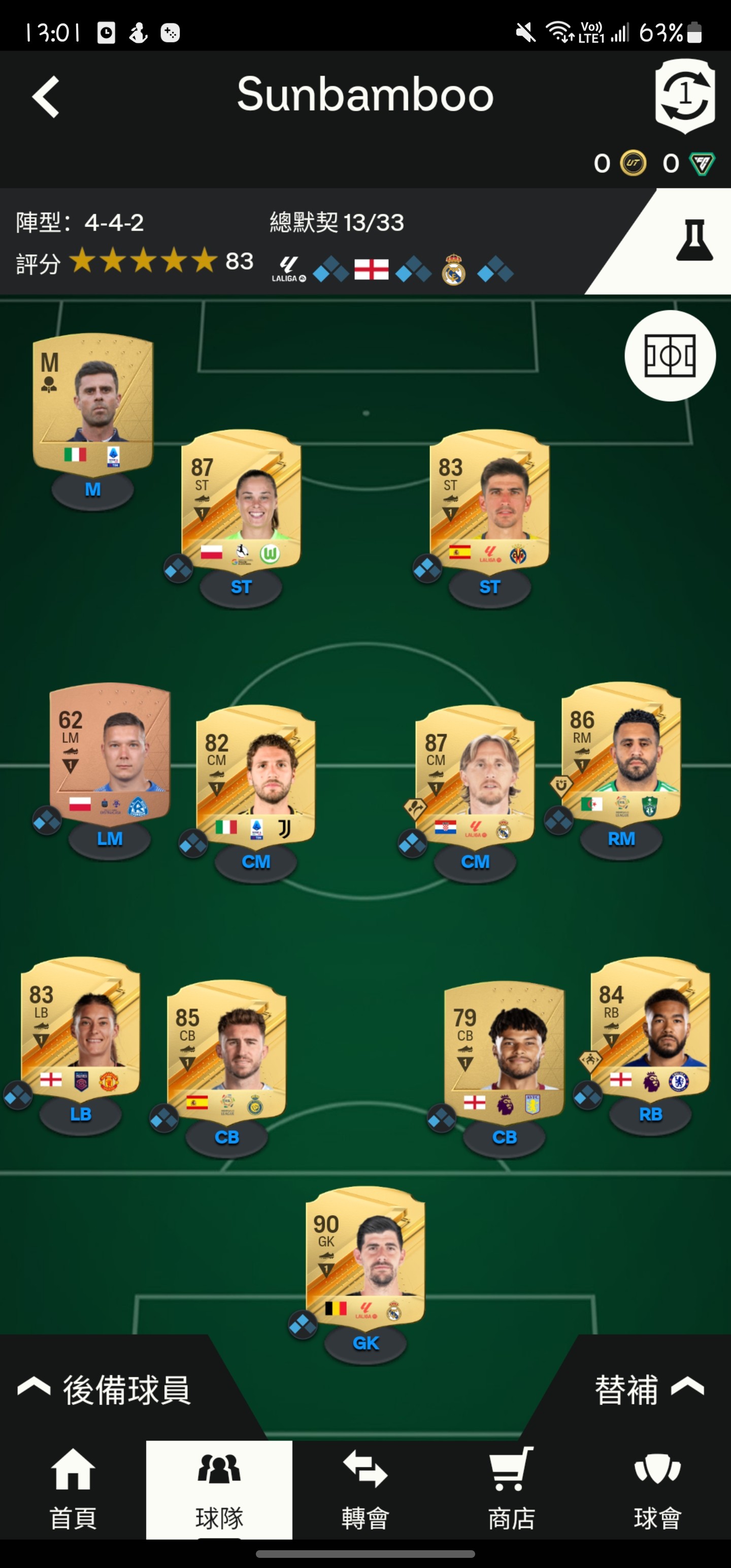731x1568 pixels.
Task: Expand the 替補 substitutes panel
Action: pyautogui.click(x=649, y=1390)
